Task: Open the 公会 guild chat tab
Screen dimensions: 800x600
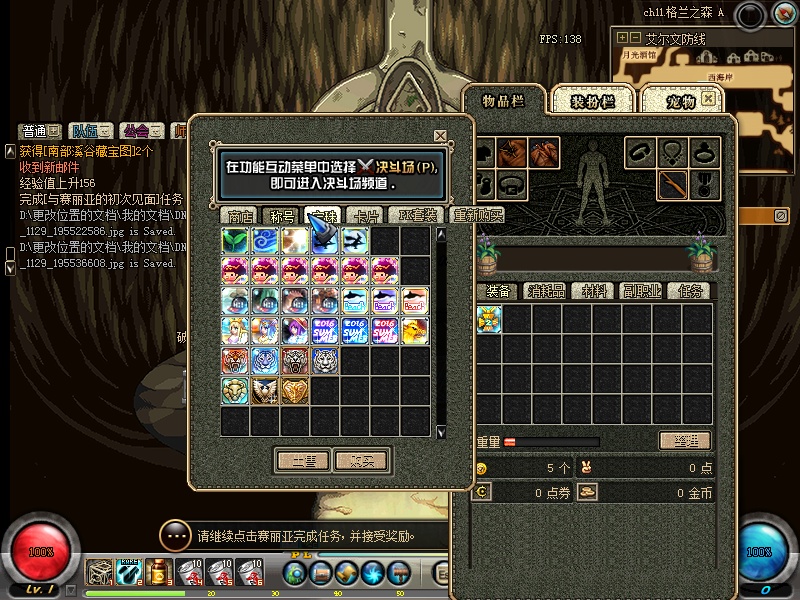Action: pyautogui.click(x=136, y=131)
